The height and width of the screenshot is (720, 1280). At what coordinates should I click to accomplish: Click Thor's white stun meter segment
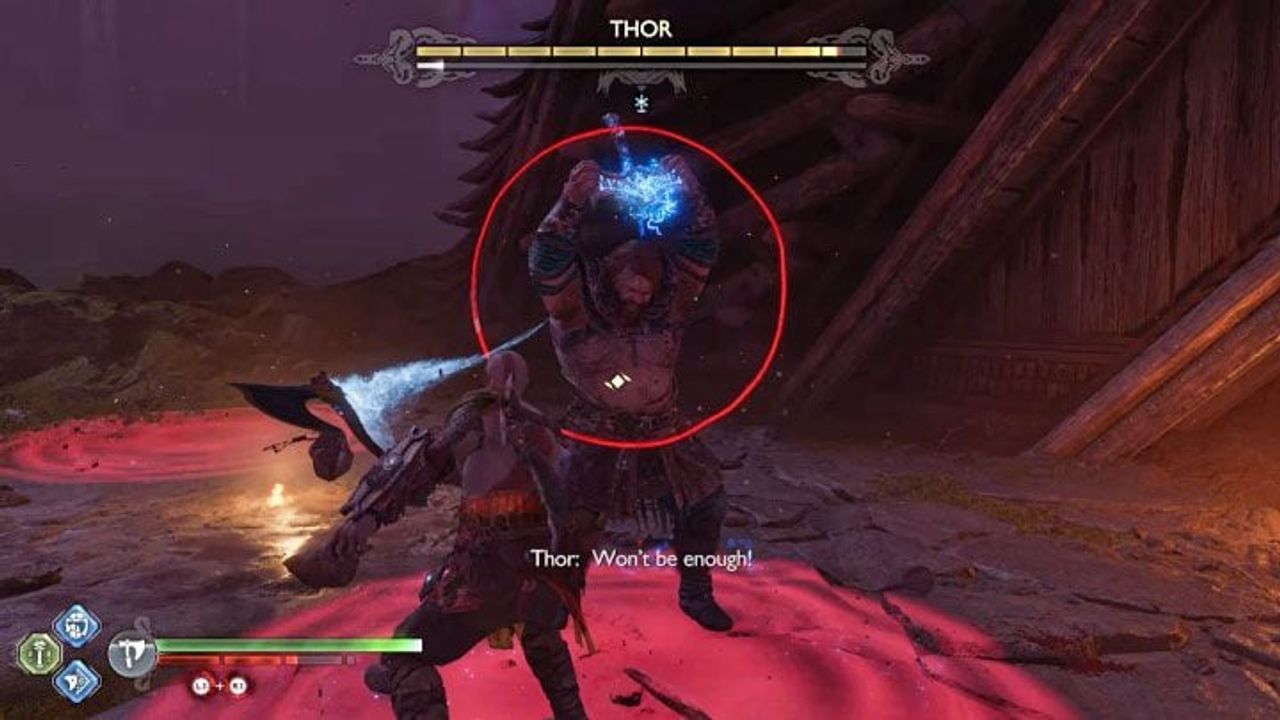pyautogui.click(x=429, y=65)
